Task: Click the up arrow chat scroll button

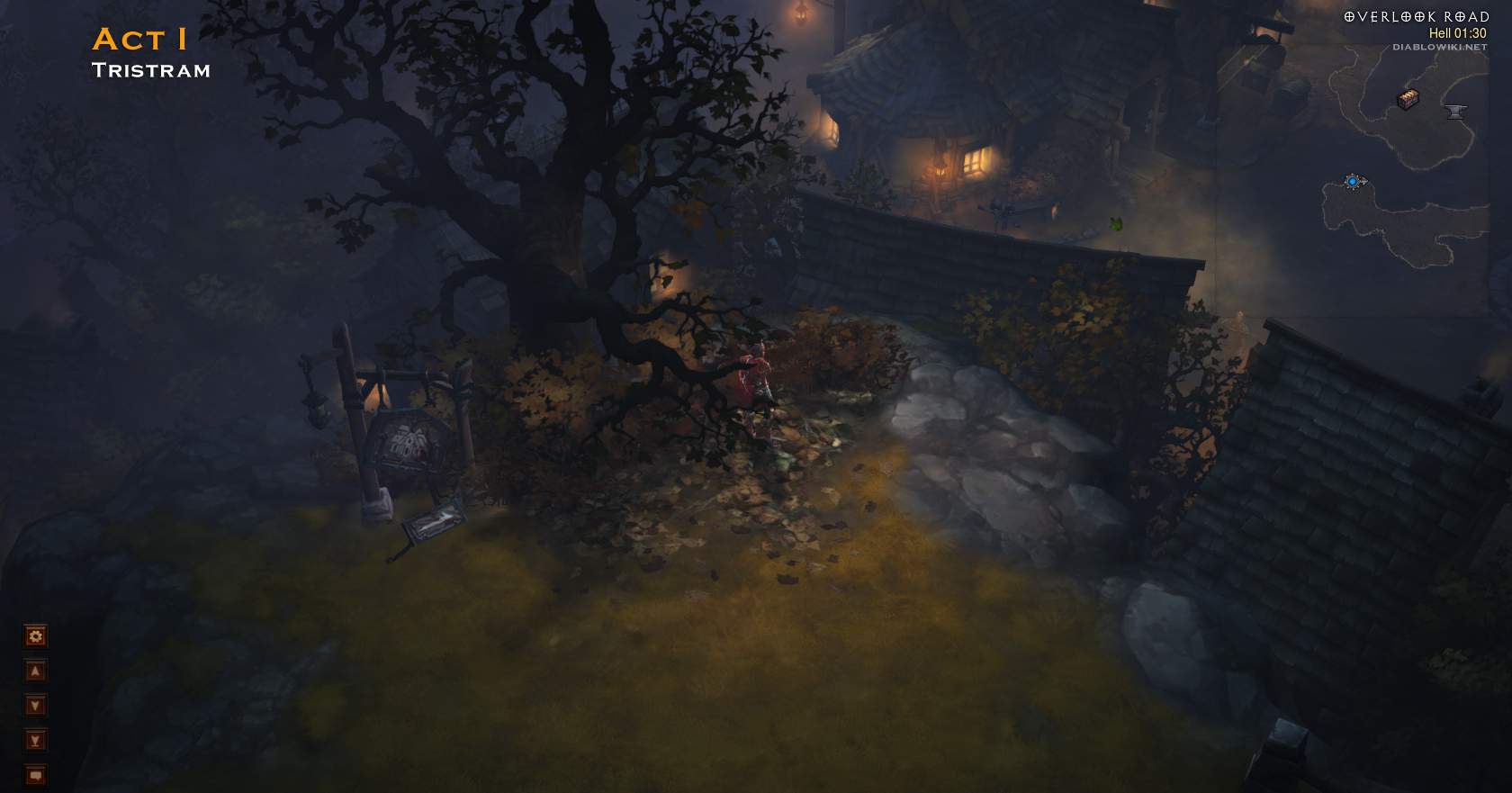Action: pyautogui.click(x=35, y=671)
